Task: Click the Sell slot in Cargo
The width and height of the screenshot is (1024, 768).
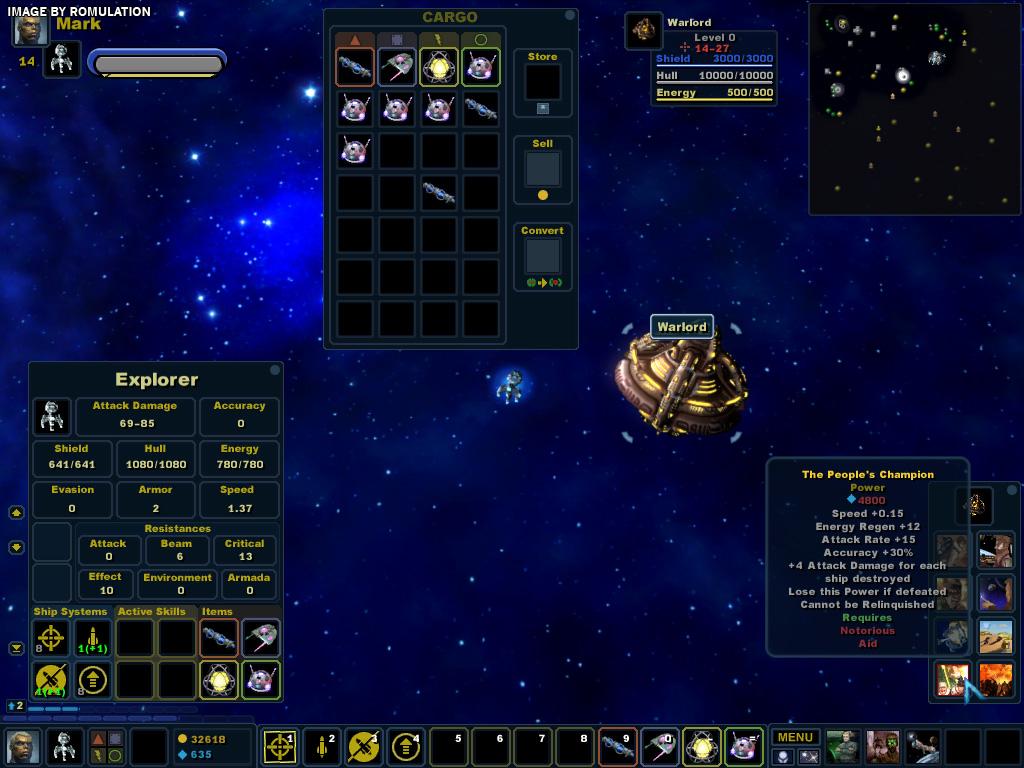Action: tap(543, 168)
